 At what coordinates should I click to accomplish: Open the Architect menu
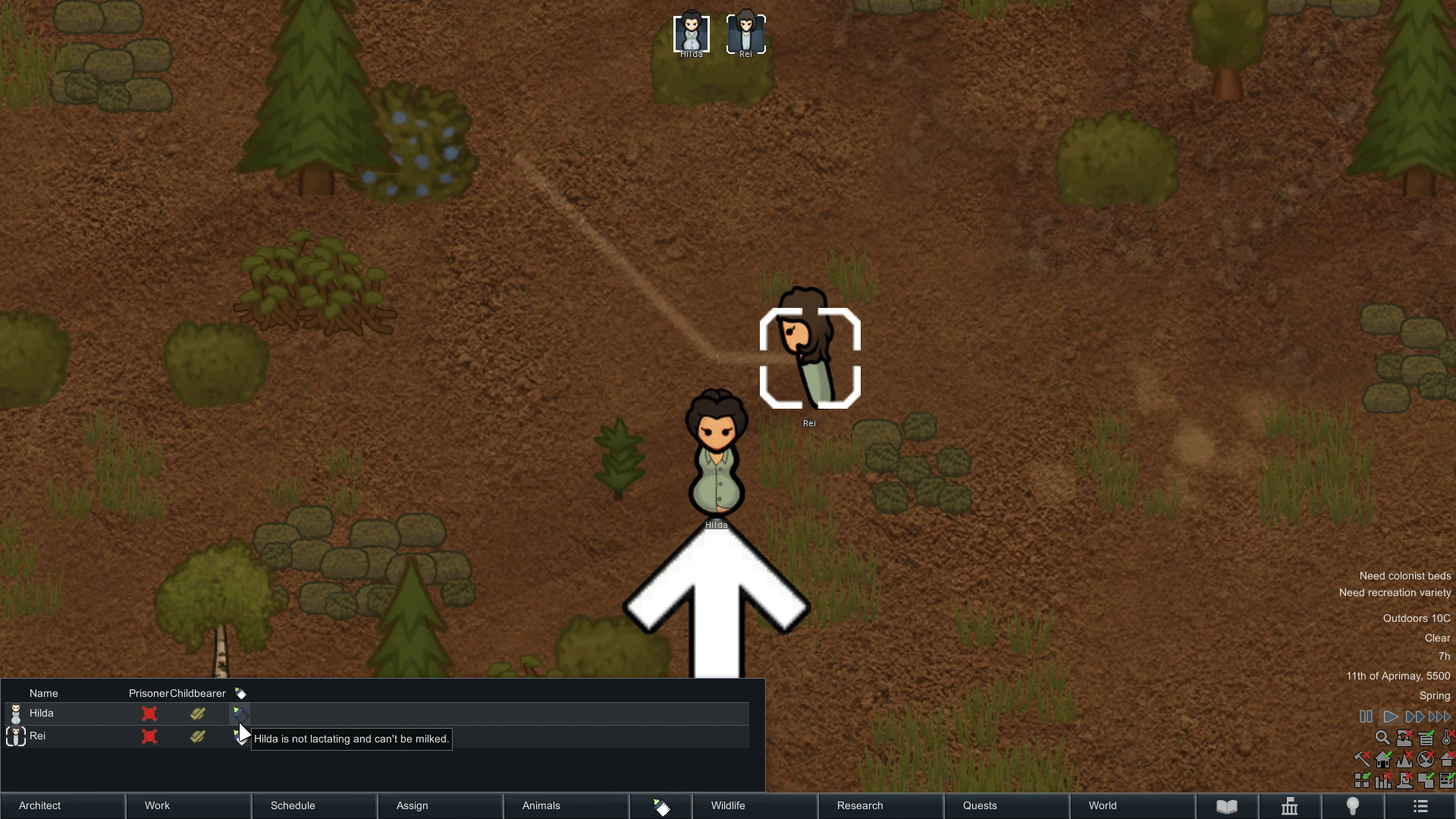pos(62,805)
